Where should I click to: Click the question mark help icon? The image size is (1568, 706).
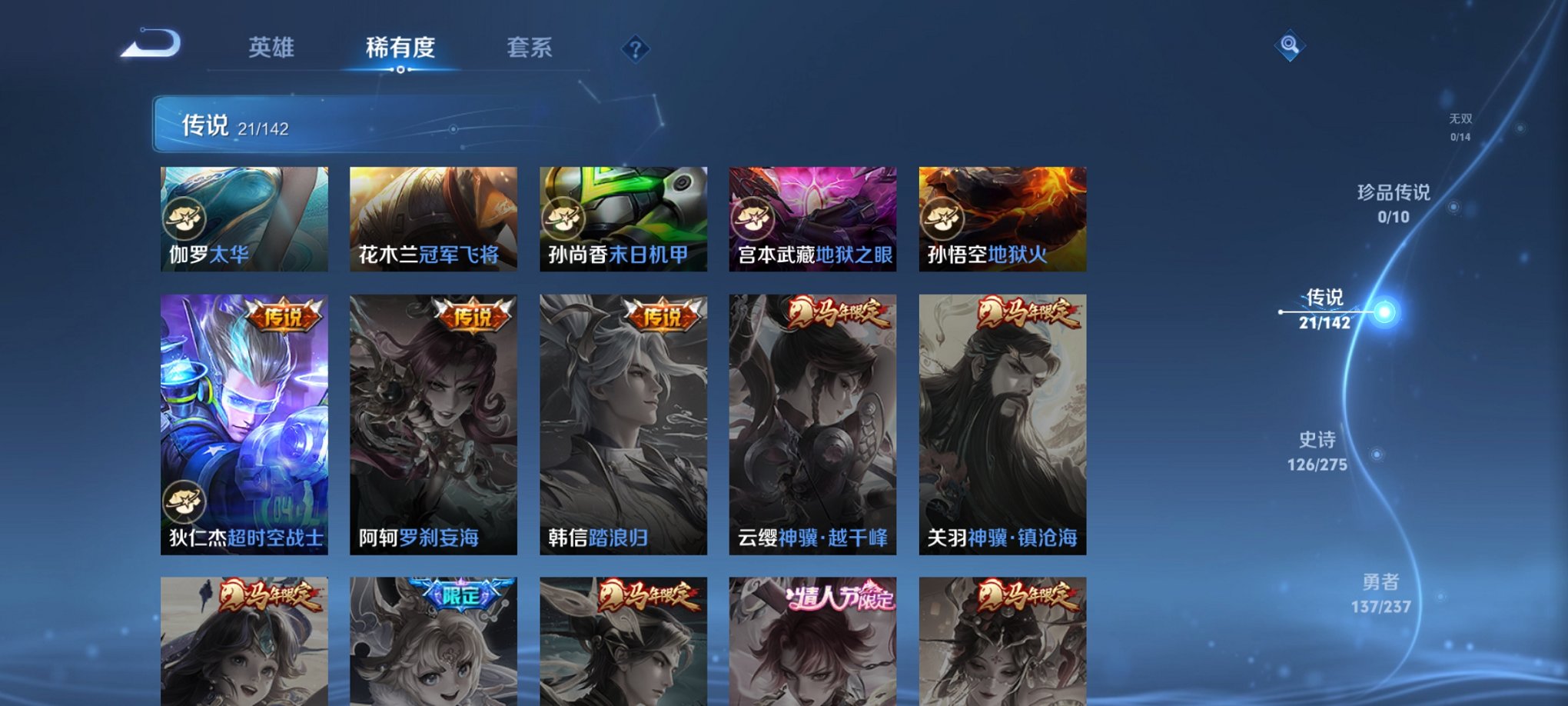point(635,49)
